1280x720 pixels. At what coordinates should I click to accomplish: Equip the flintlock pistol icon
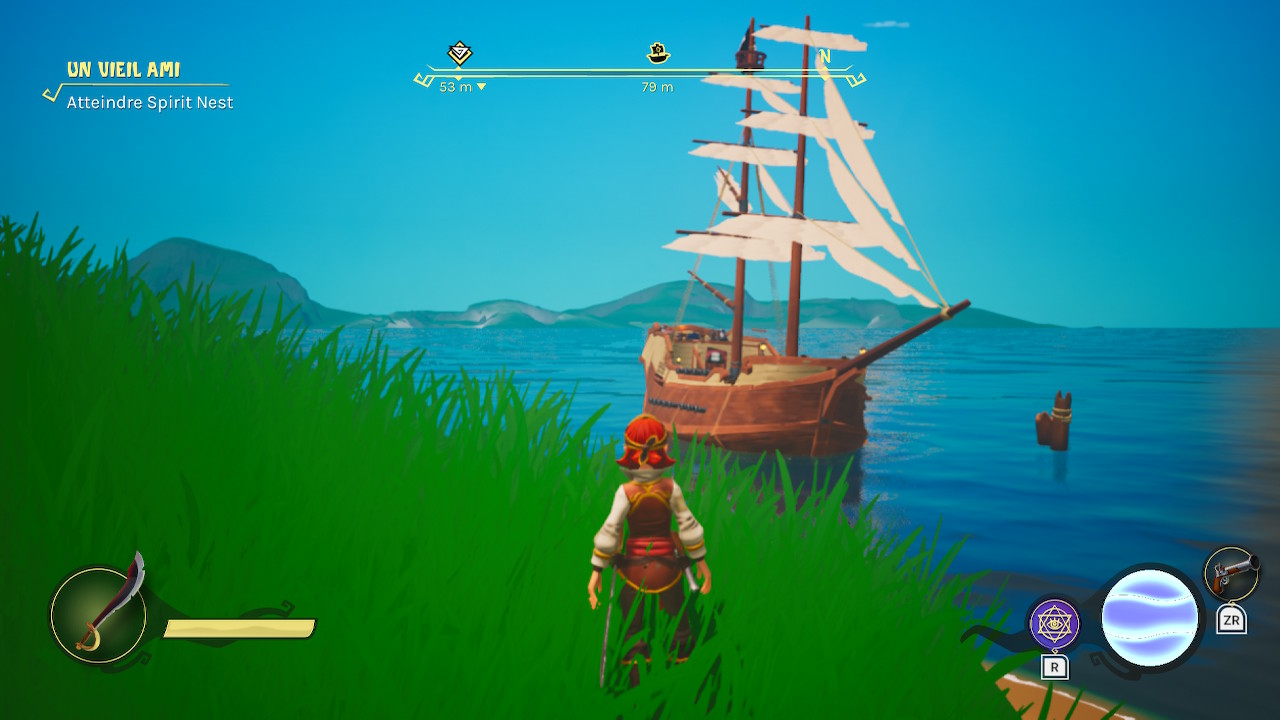[1230, 574]
